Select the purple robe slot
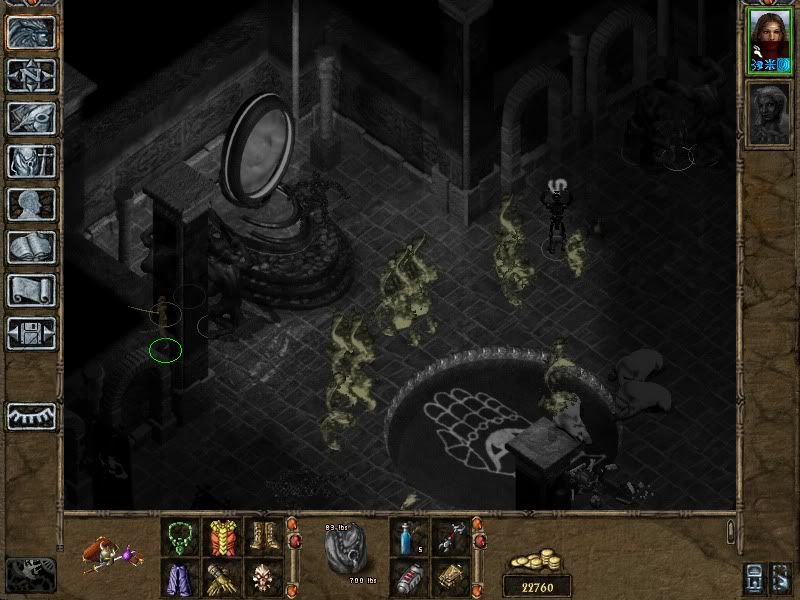This screenshot has width=800, height=600. pos(181,577)
